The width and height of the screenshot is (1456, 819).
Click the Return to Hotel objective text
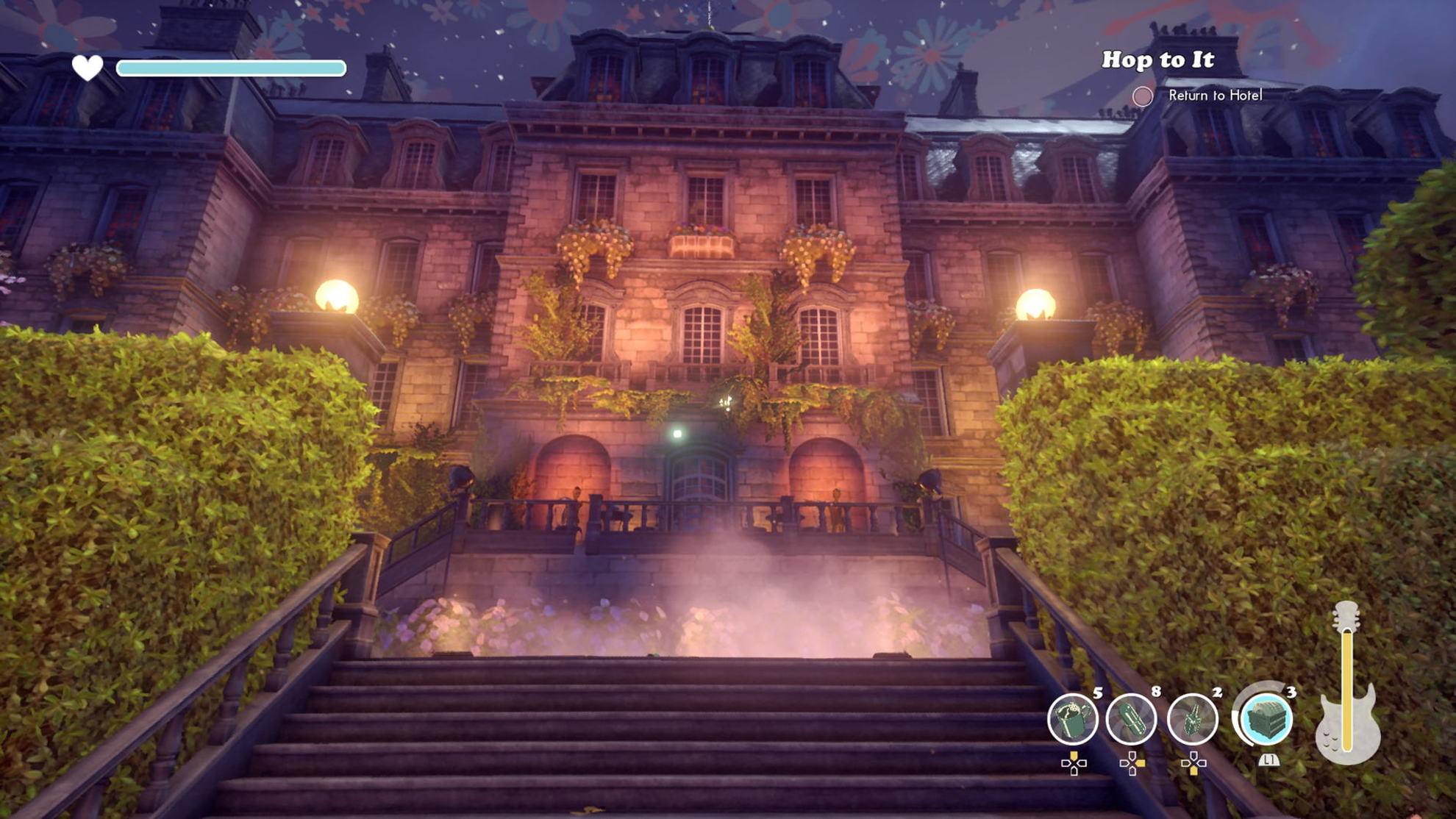click(1215, 96)
